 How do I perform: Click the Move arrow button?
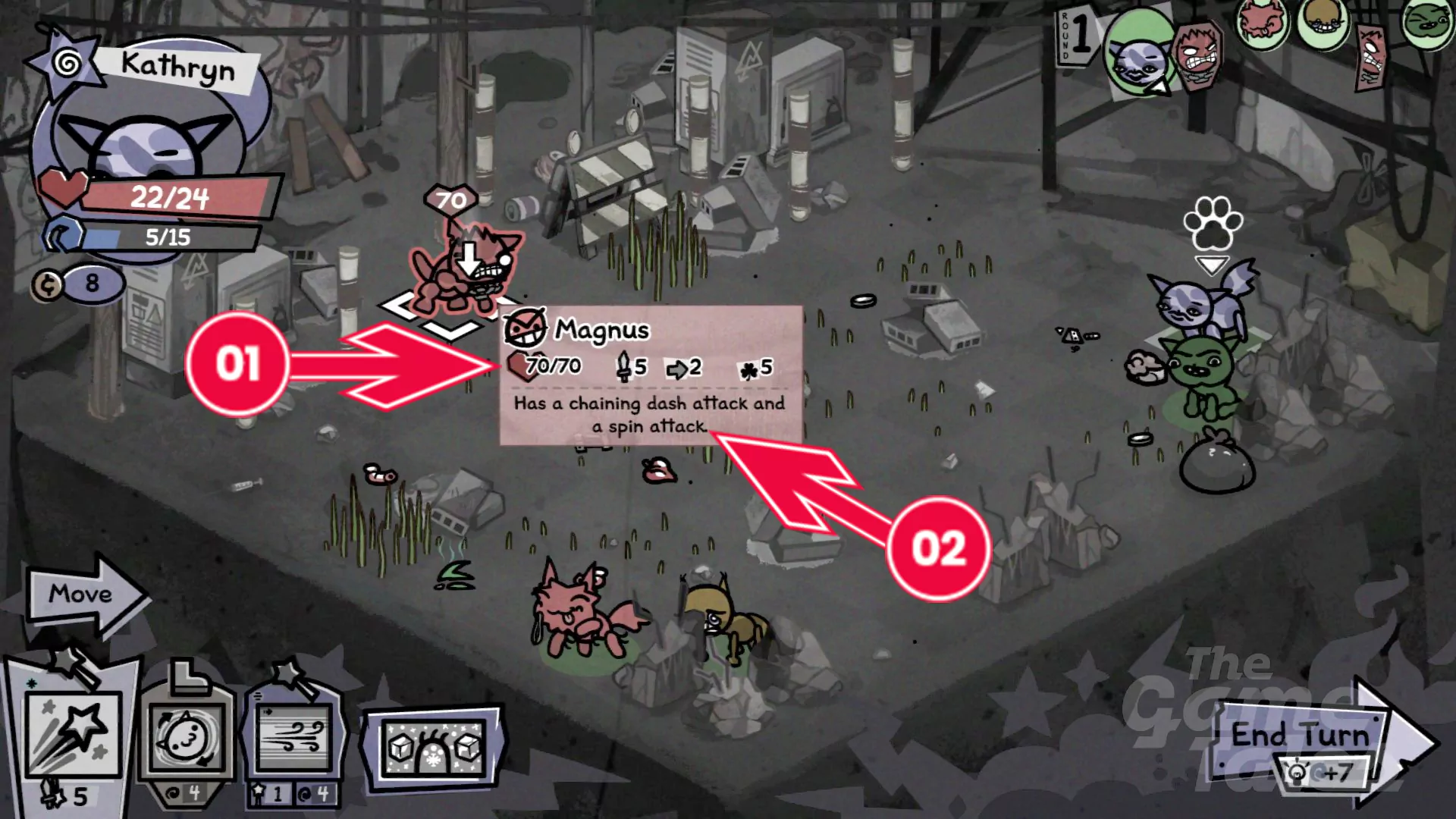(x=82, y=595)
